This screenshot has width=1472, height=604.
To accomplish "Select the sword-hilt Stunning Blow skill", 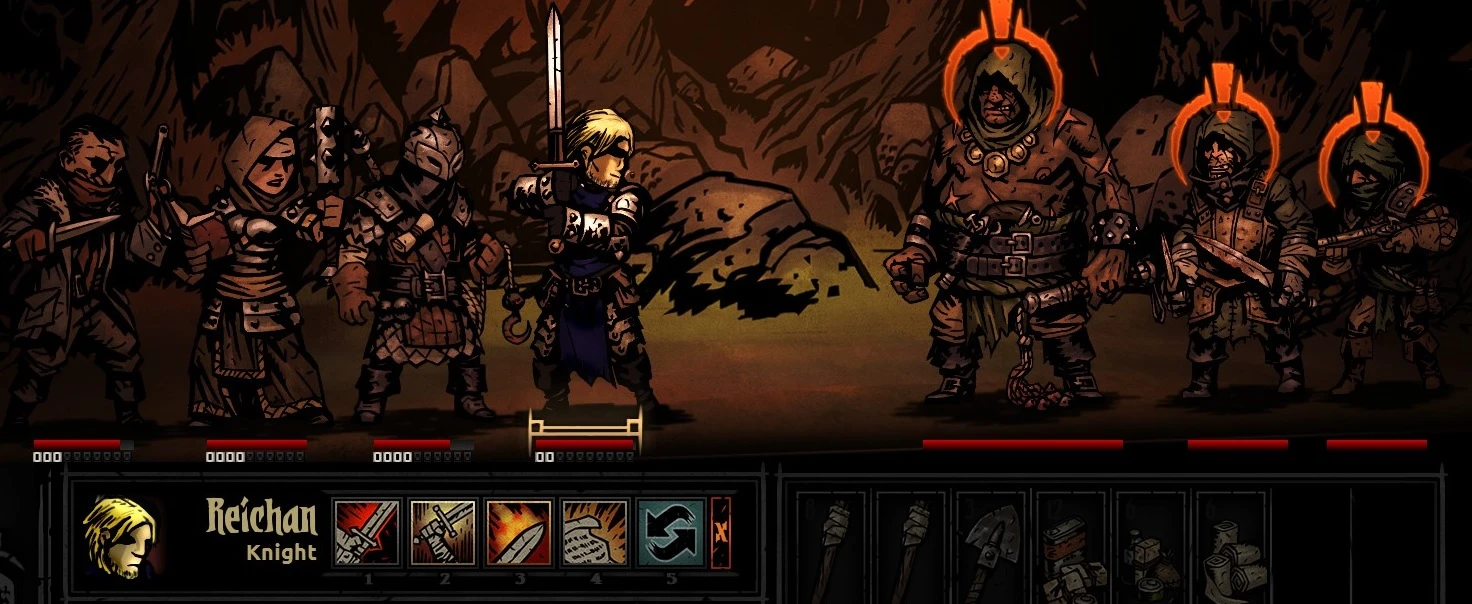I will (443, 533).
